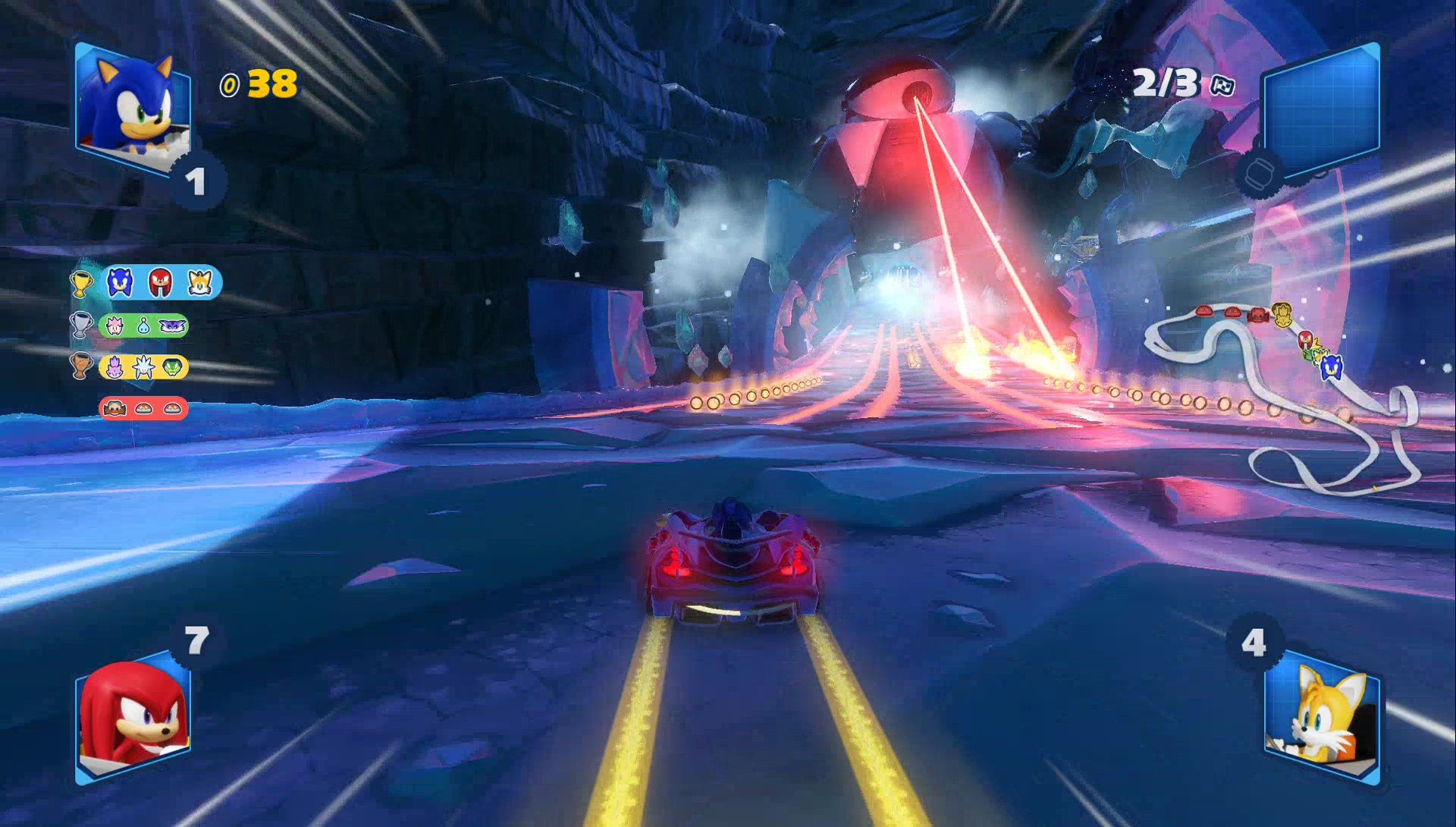1456x827 pixels.
Task: Select the Vector head icon on yellow team bar
Action: point(172,366)
